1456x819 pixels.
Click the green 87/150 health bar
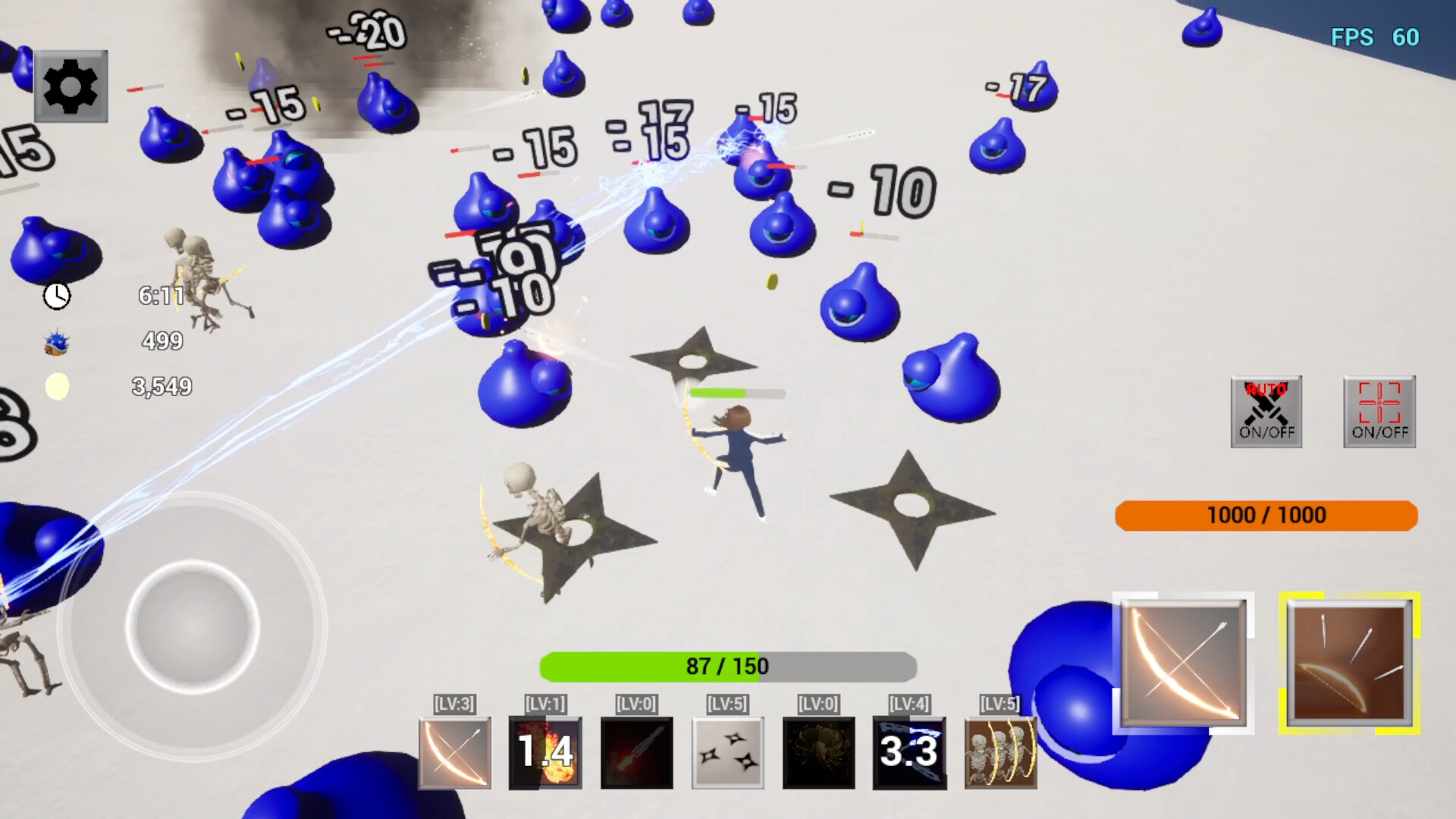click(726, 667)
